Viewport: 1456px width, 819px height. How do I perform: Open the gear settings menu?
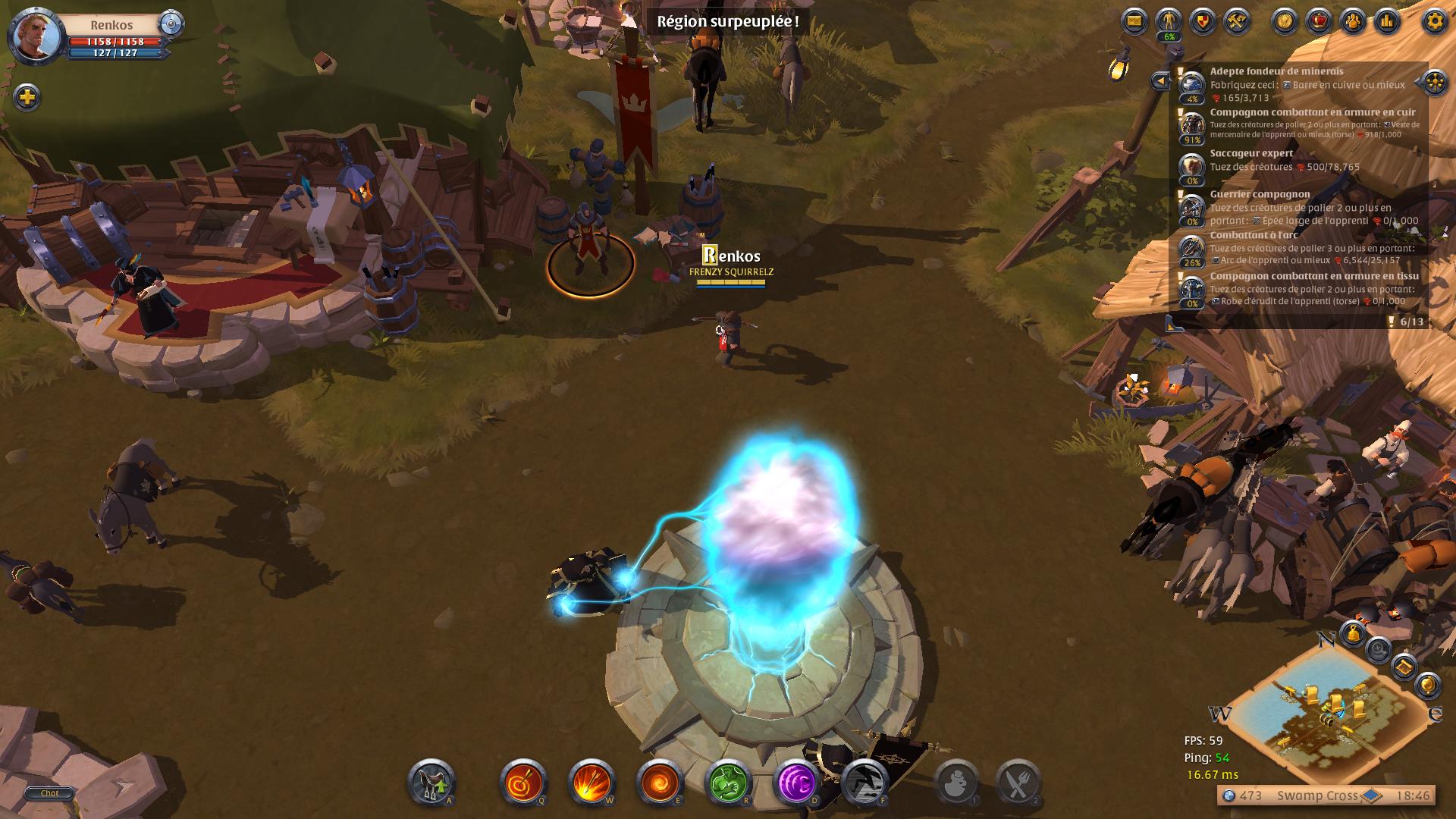[x=1434, y=20]
